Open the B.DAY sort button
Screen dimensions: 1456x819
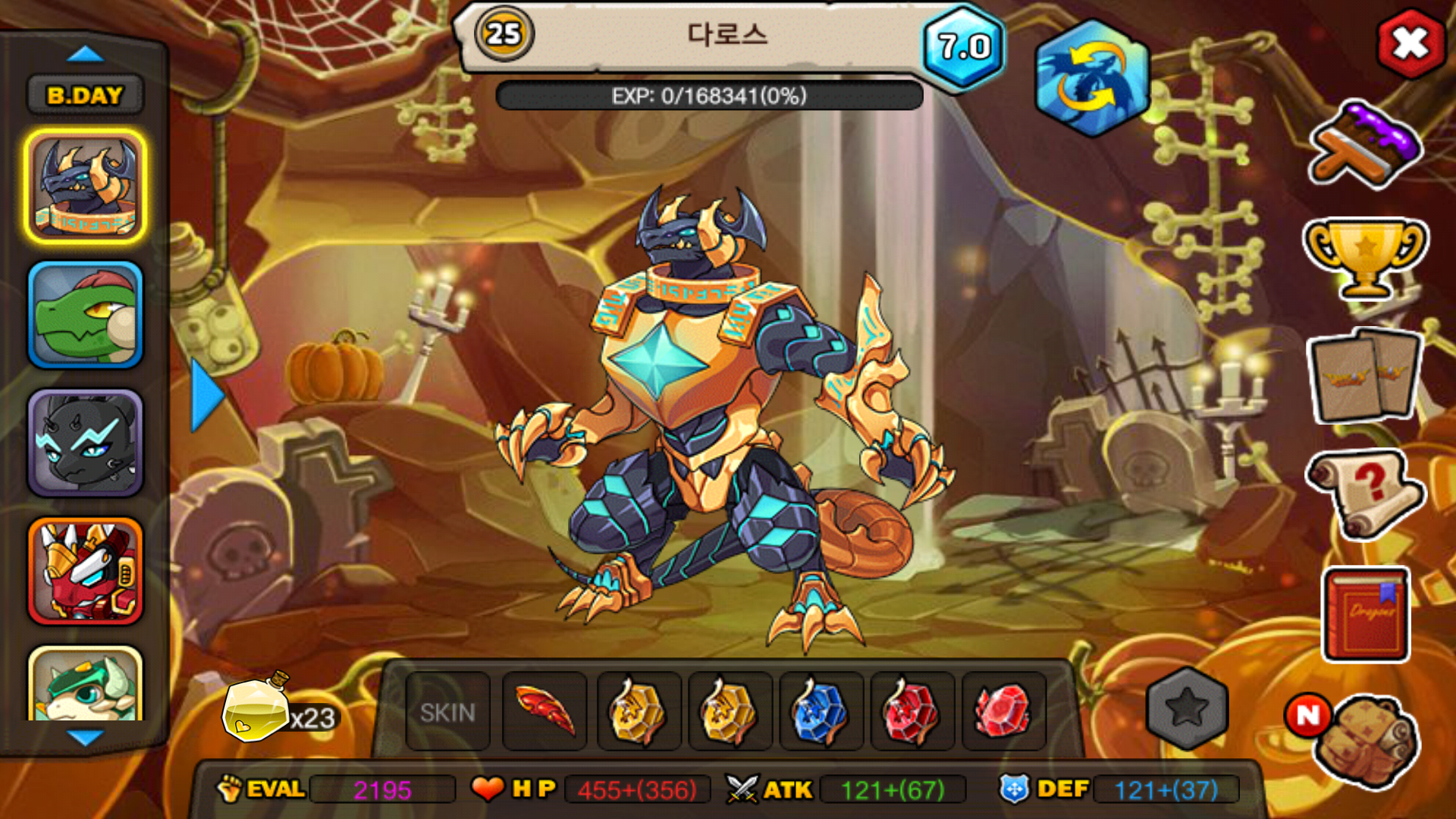(85, 96)
